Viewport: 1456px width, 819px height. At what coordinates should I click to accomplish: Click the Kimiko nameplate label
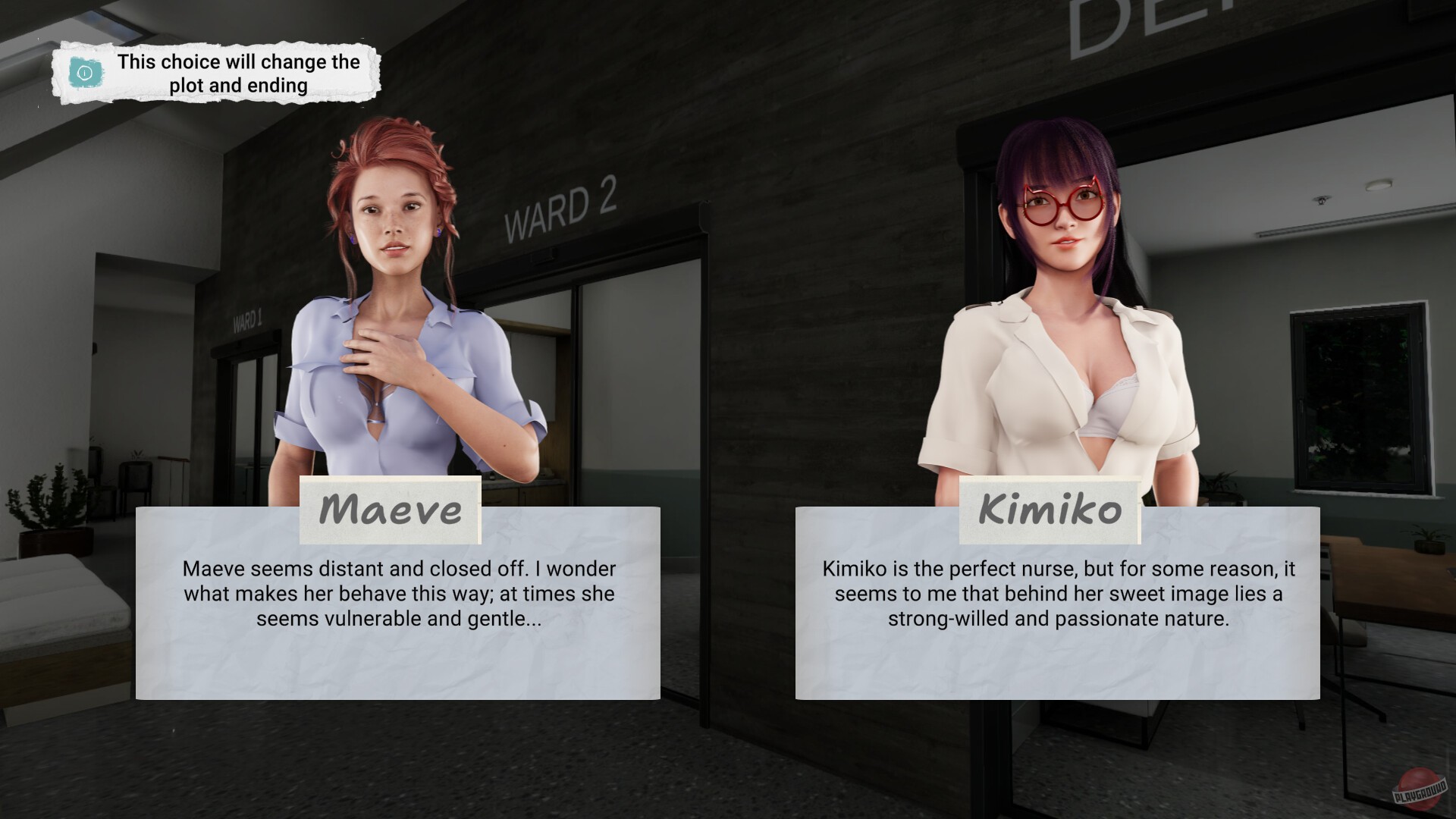click(1050, 510)
